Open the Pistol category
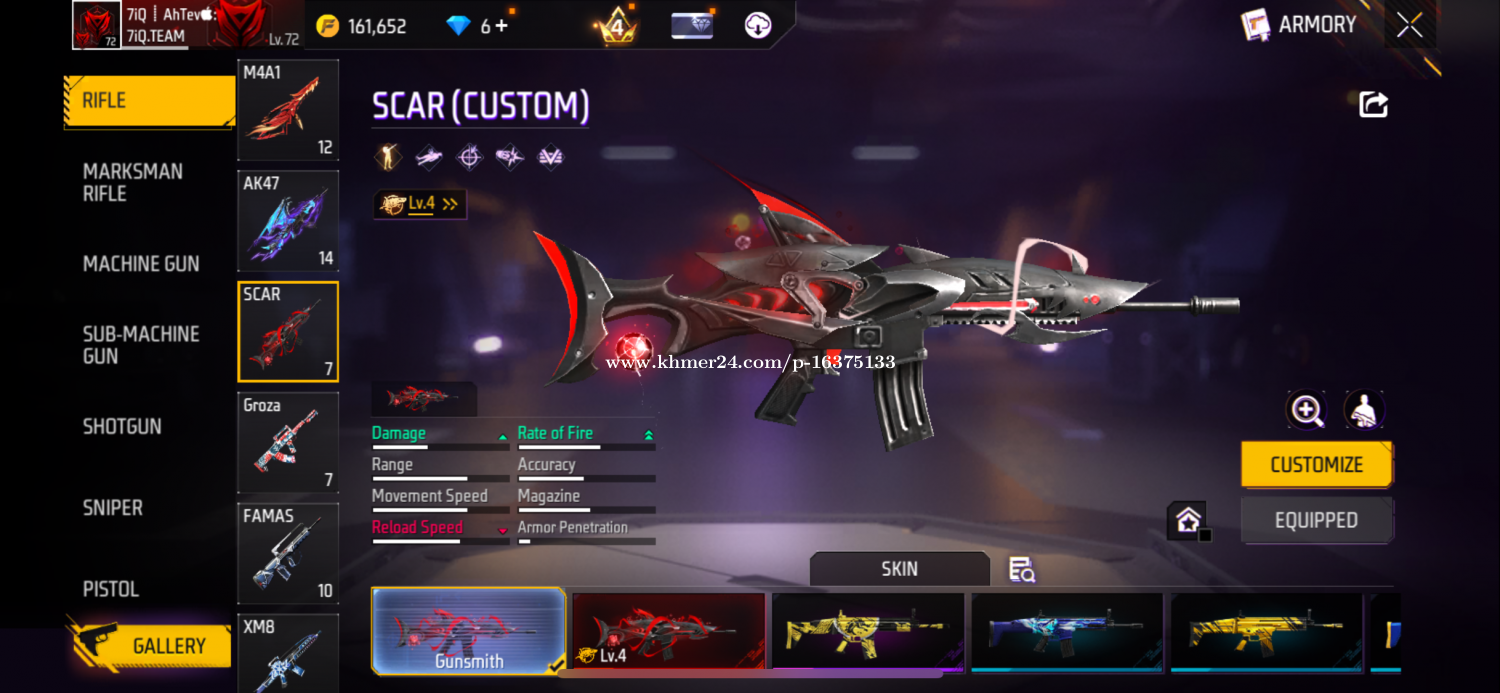The height and width of the screenshot is (693, 1500). click(111, 589)
